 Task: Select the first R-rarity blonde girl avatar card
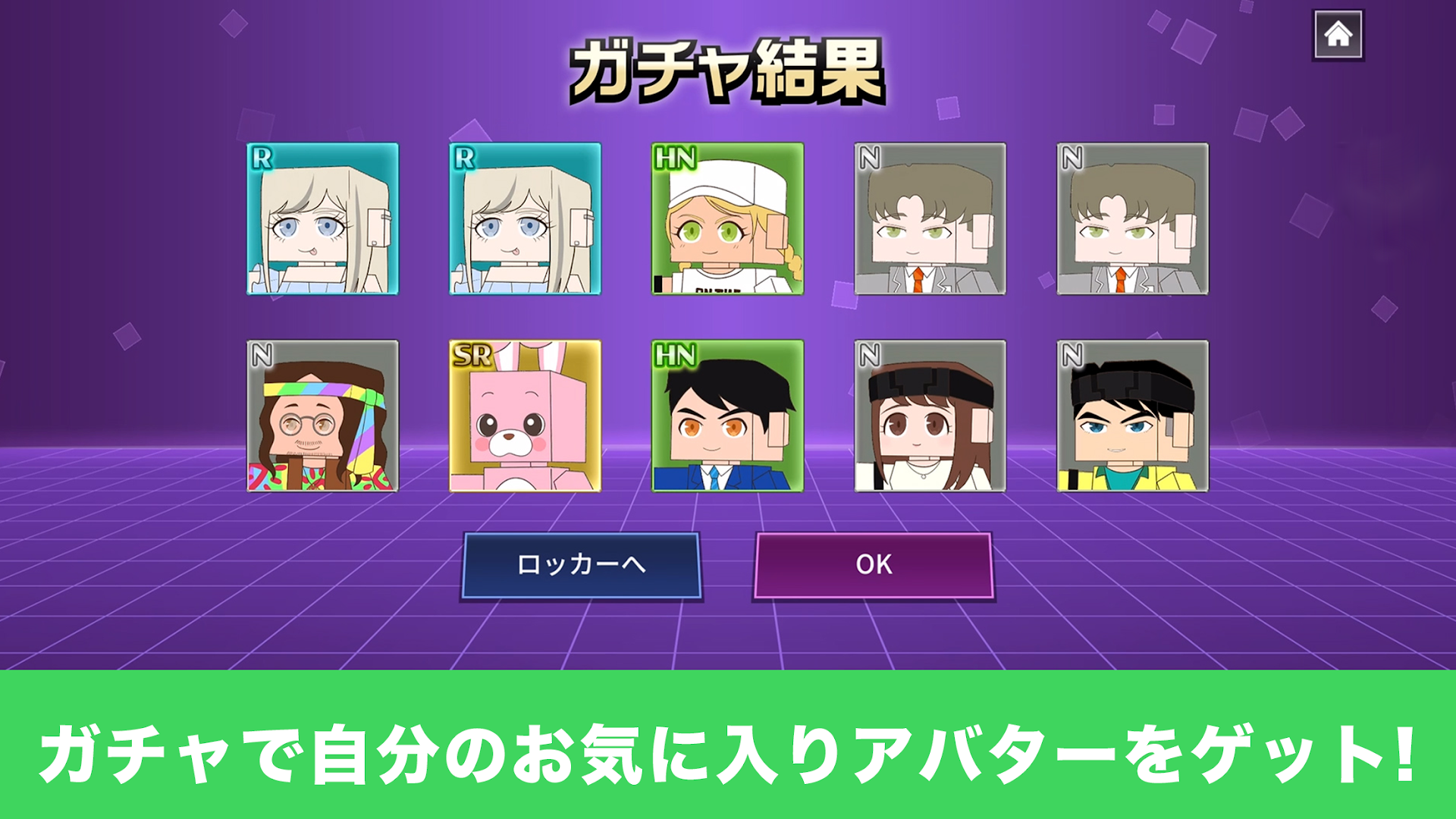(322, 220)
